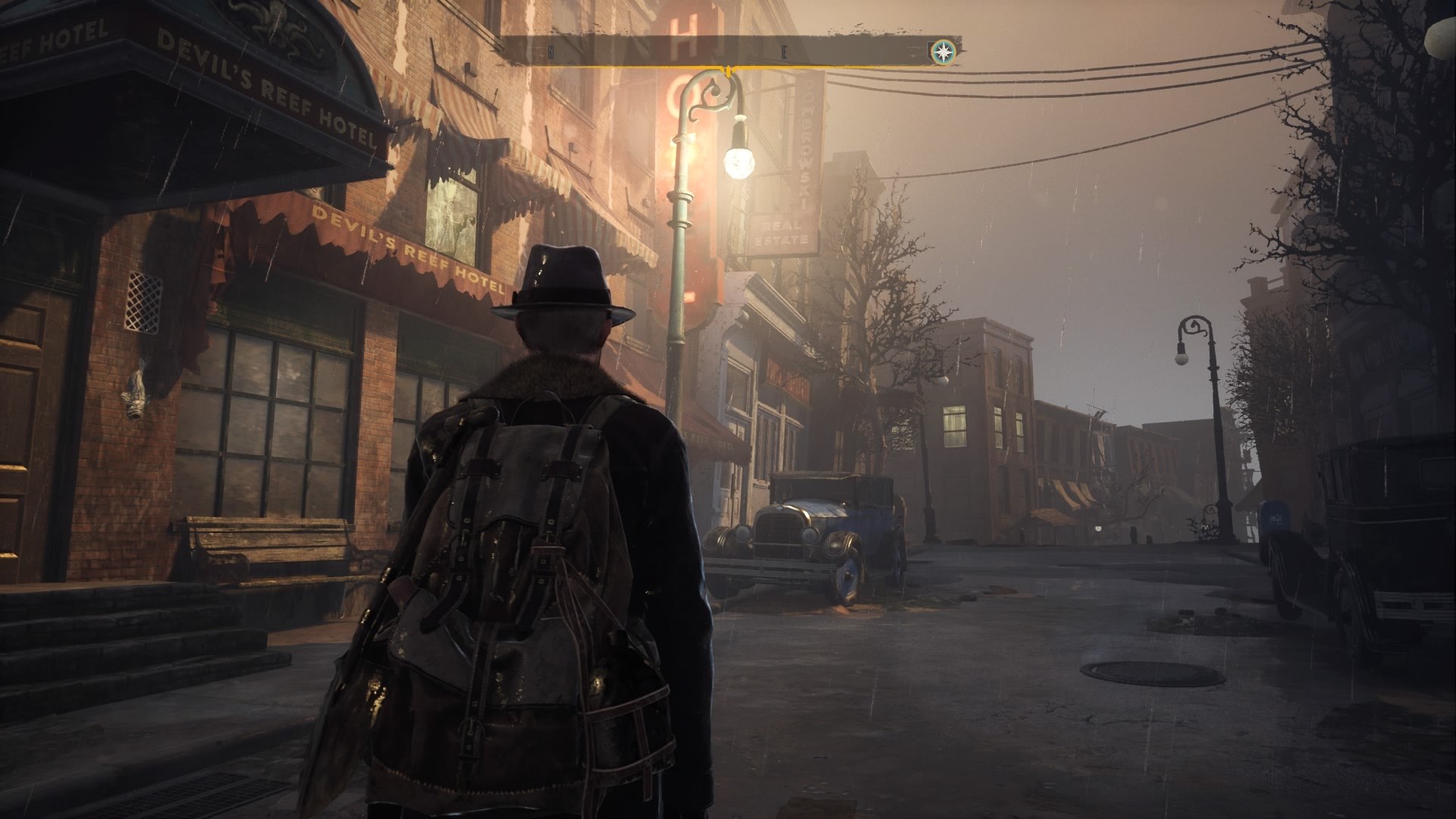Click the N heading on the compass bar
This screenshot has width=1456, height=819.
tap(551, 53)
